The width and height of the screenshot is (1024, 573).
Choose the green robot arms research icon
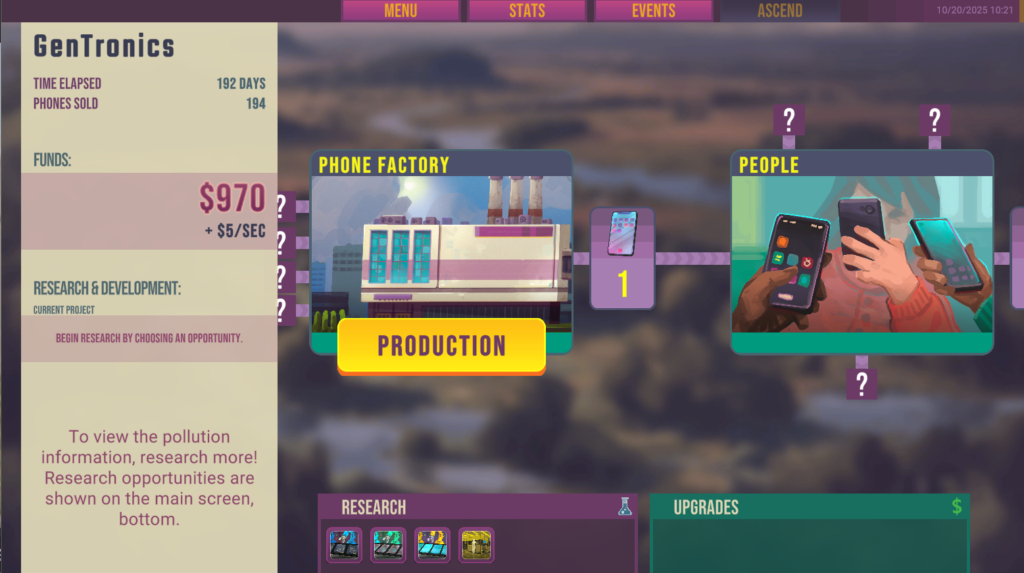tap(388, 545)
